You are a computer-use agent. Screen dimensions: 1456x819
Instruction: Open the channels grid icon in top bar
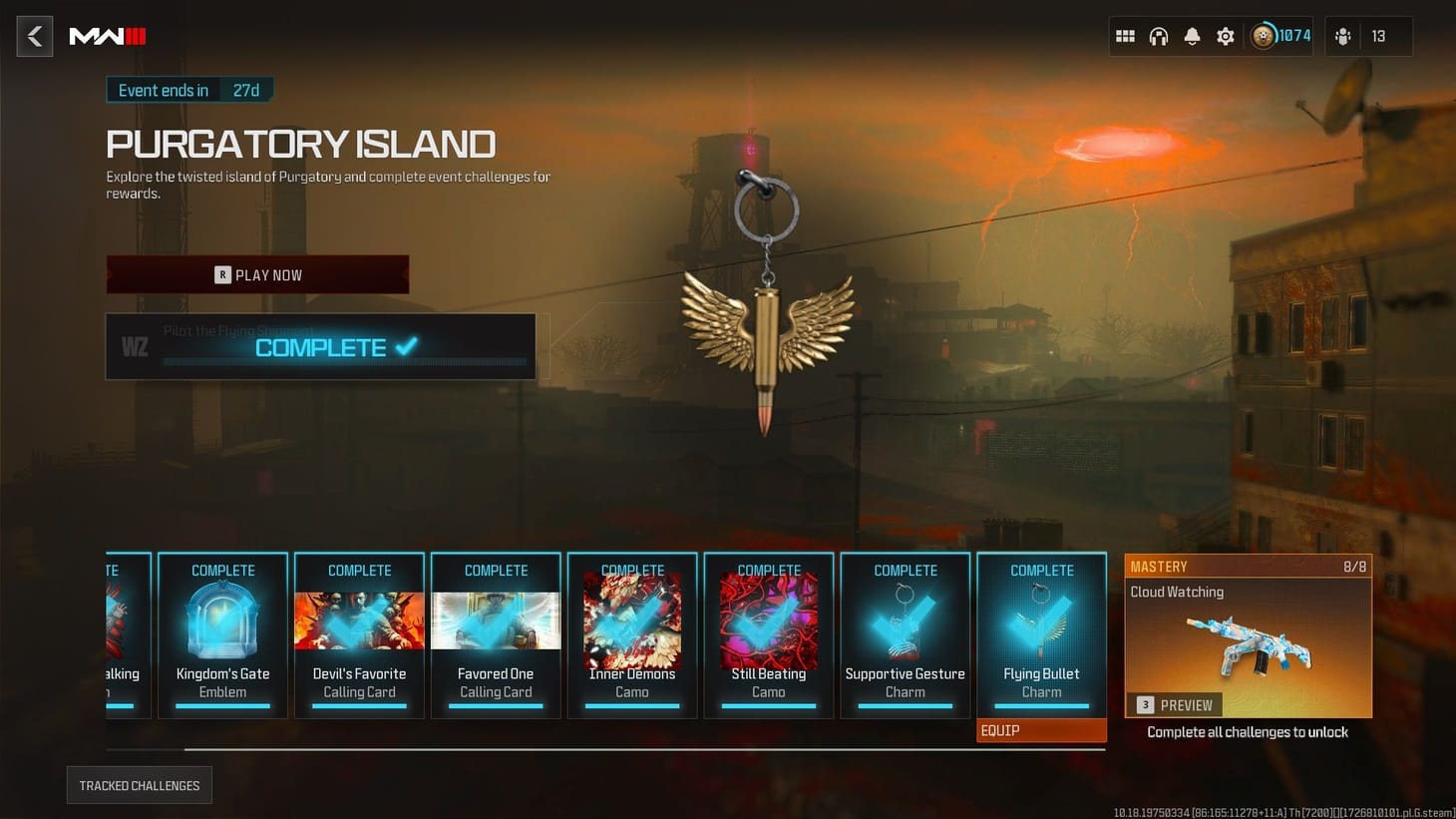1125,36
